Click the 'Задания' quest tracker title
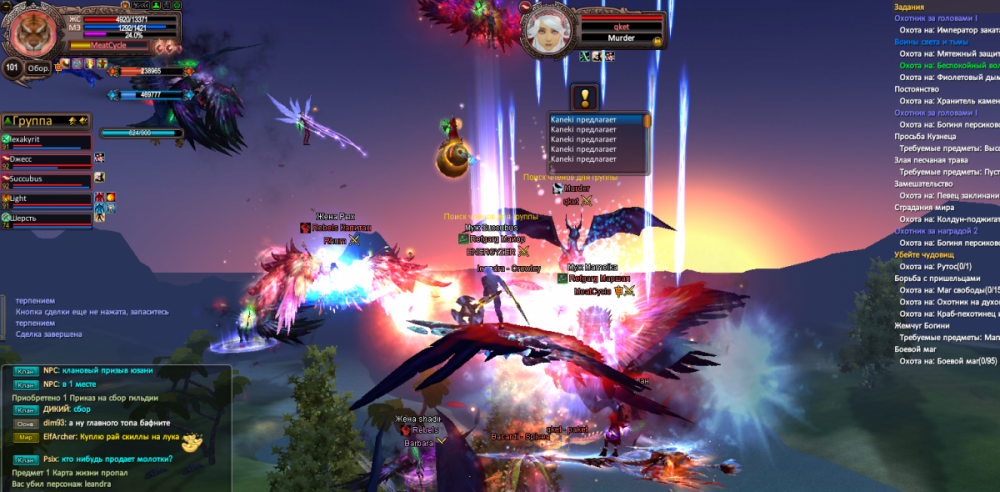The image size is (1000, 492). pyautogui.click(x=912, y=6)
